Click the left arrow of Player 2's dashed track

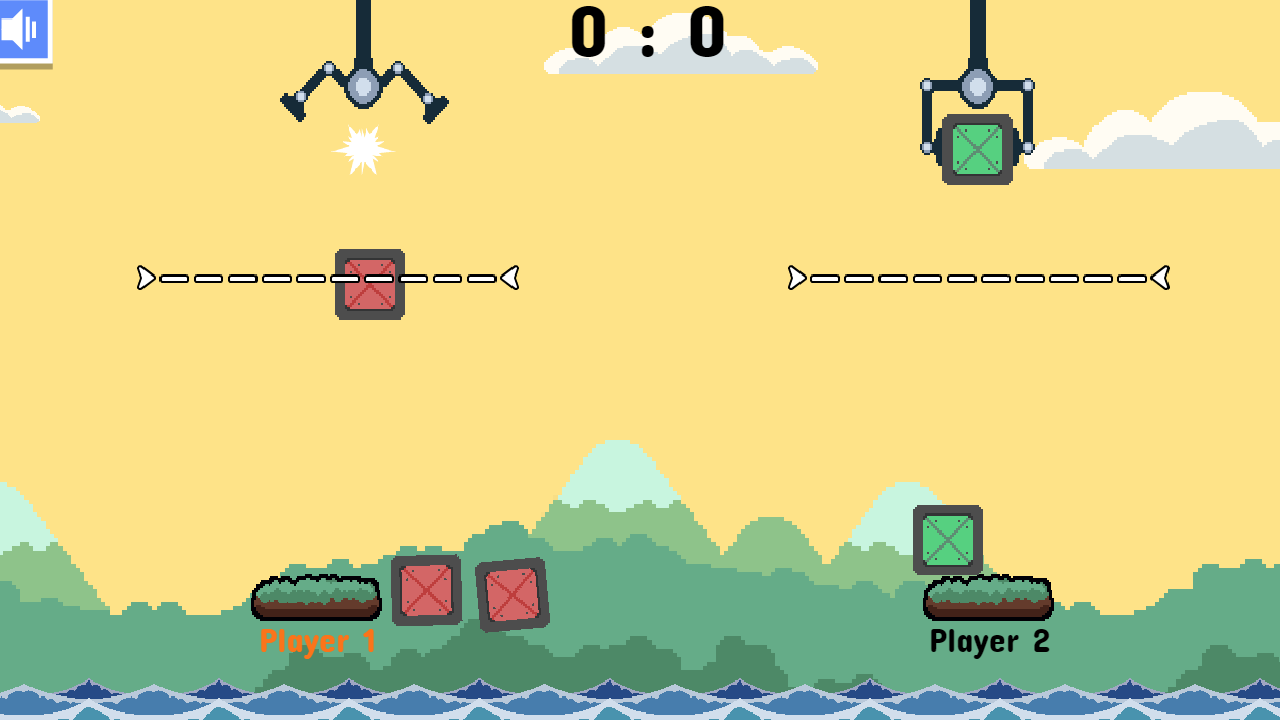tap(795, 279)
